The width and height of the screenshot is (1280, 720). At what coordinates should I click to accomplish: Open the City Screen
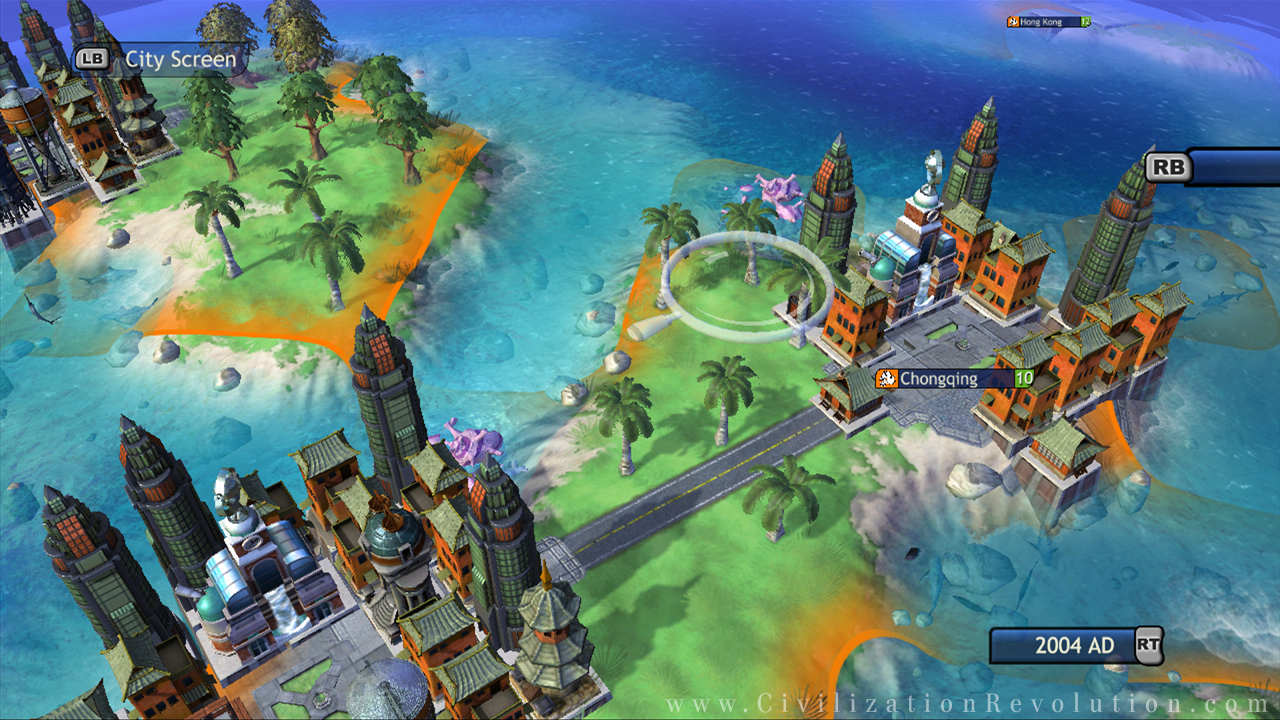point(160,60)
